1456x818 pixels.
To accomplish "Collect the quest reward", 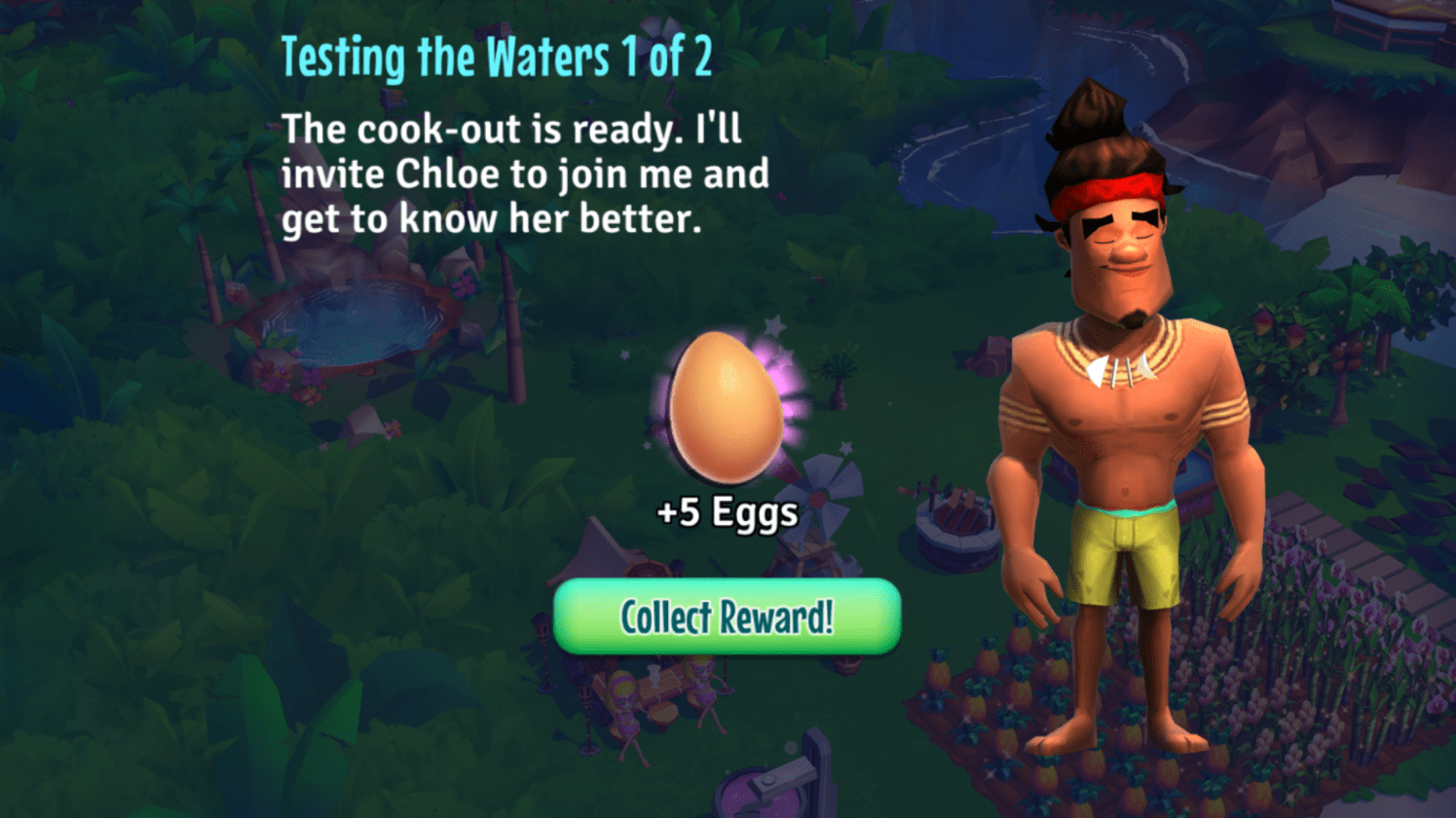I will tap(727, 616).
